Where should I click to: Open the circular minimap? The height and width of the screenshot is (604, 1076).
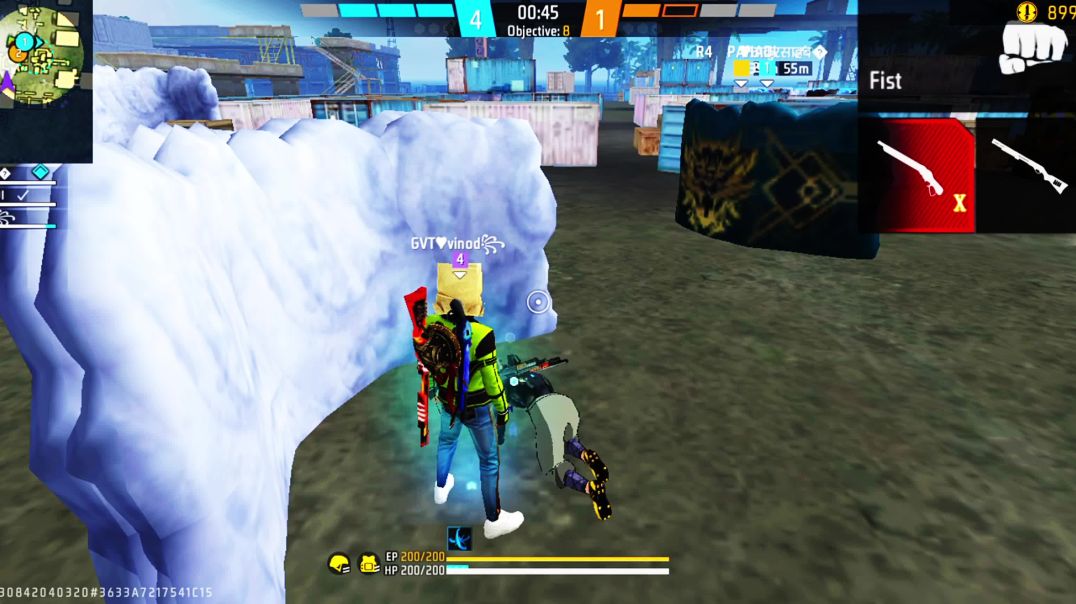(x=43, y=52)
